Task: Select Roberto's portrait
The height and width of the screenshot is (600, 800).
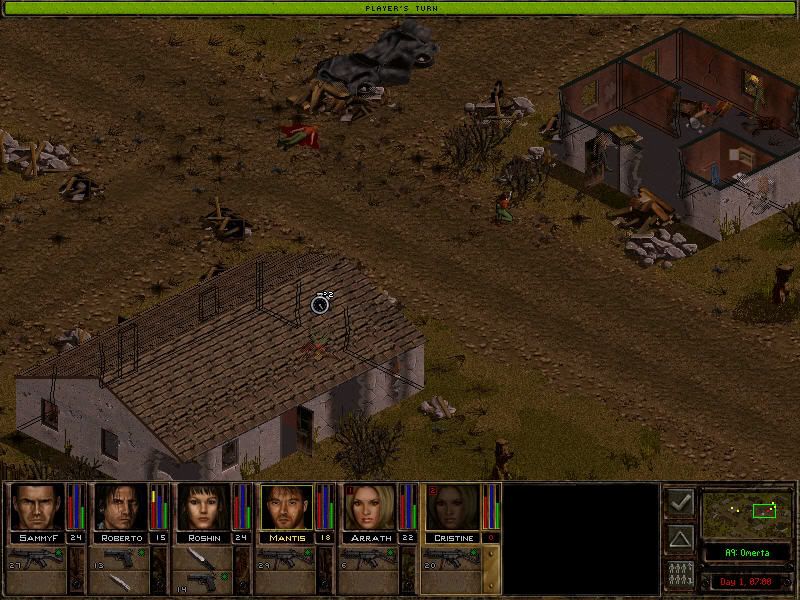Action: 120,507
